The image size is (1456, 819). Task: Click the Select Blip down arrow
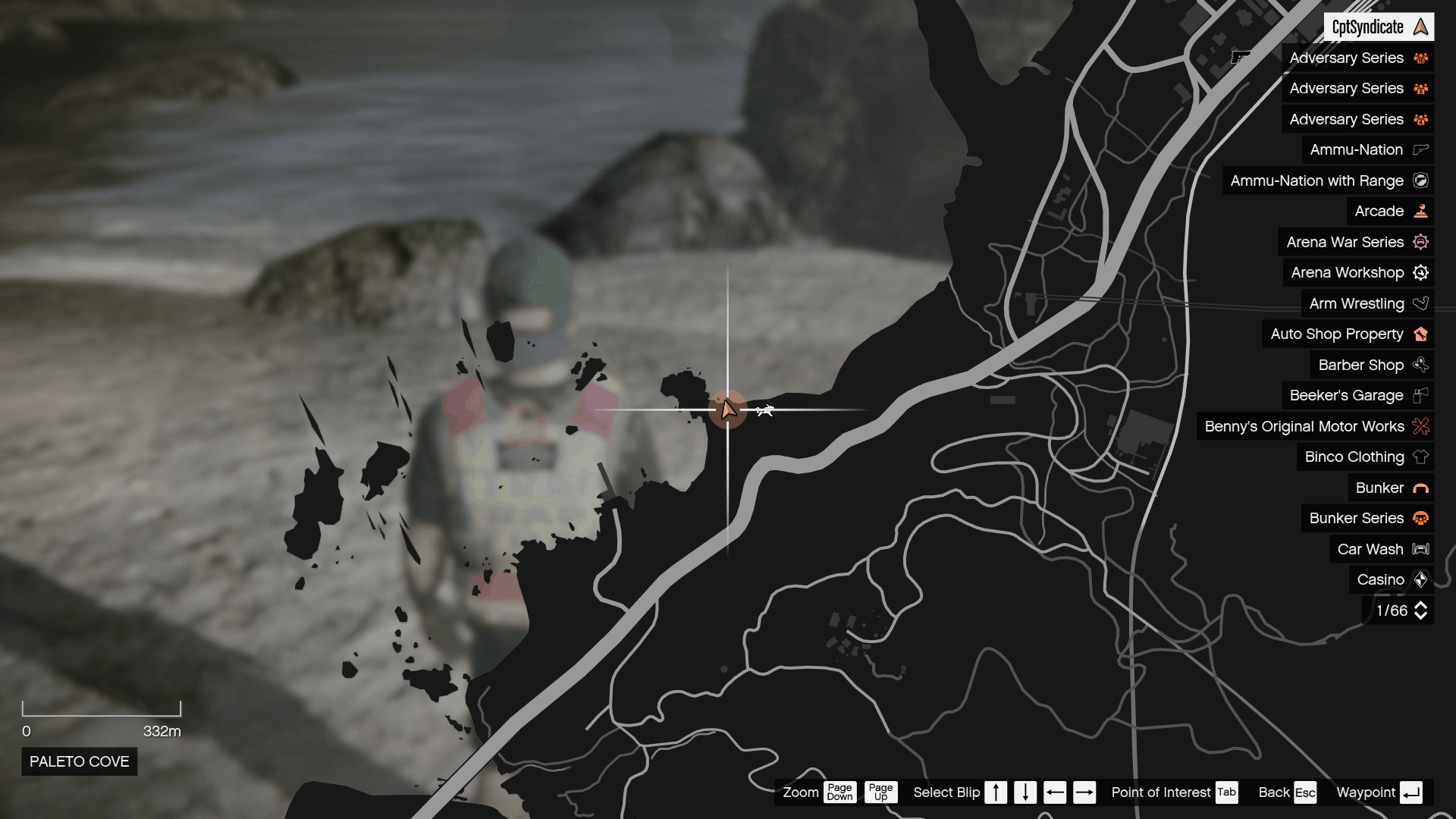(x=1025, y=792)
